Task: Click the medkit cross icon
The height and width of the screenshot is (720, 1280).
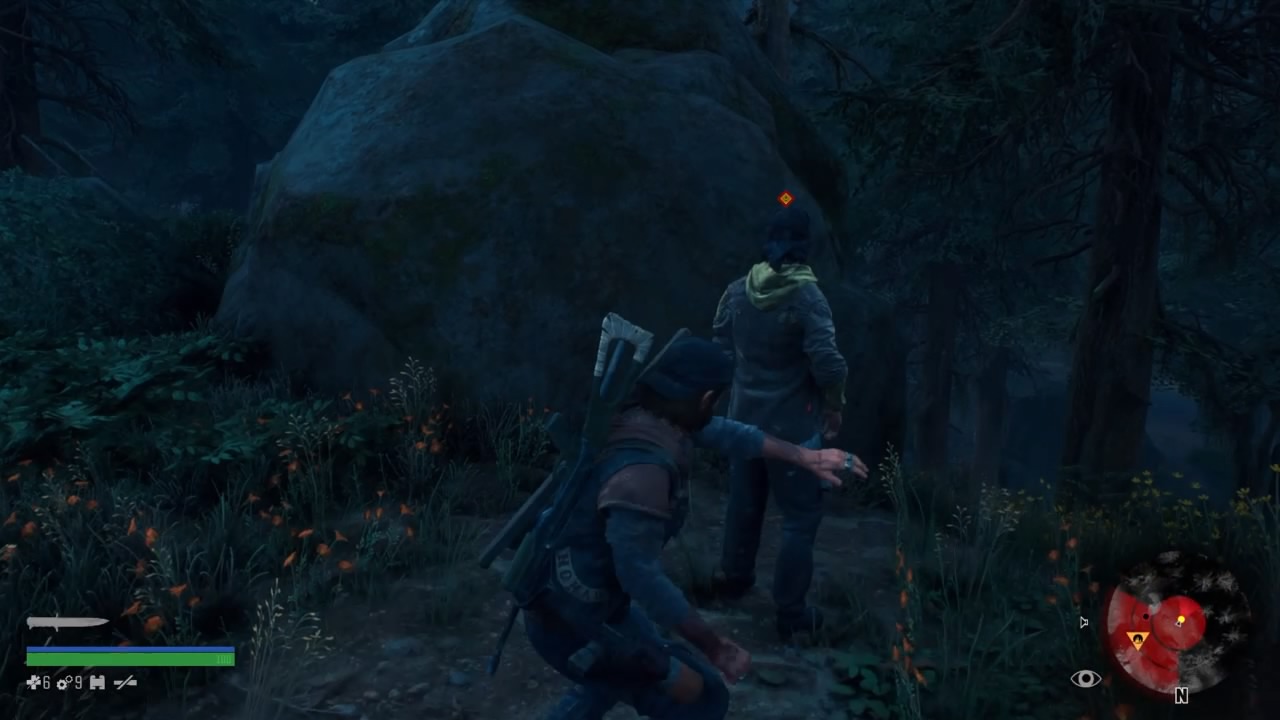Action: tap(33, 683)
